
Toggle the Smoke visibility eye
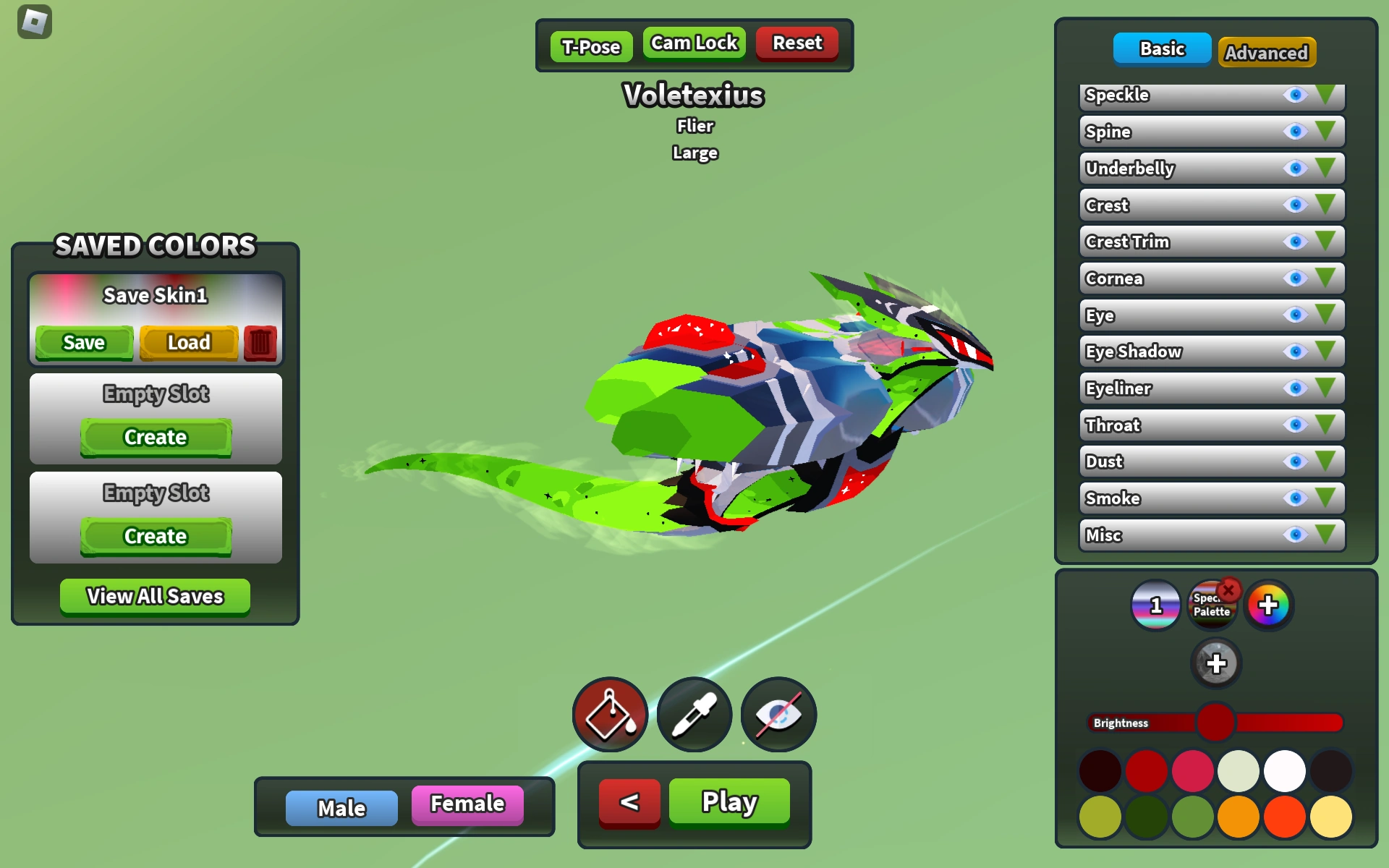1294,498
